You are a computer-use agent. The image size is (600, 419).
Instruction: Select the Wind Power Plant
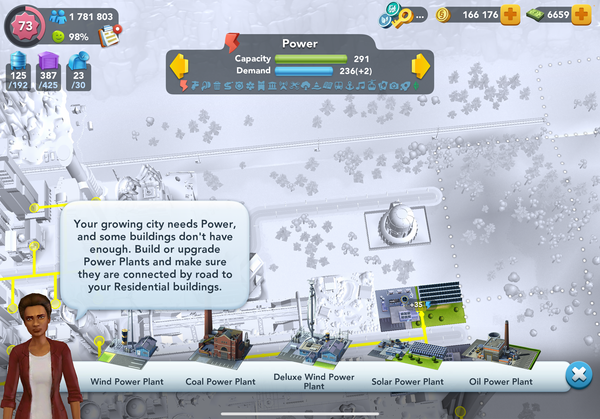126,352
